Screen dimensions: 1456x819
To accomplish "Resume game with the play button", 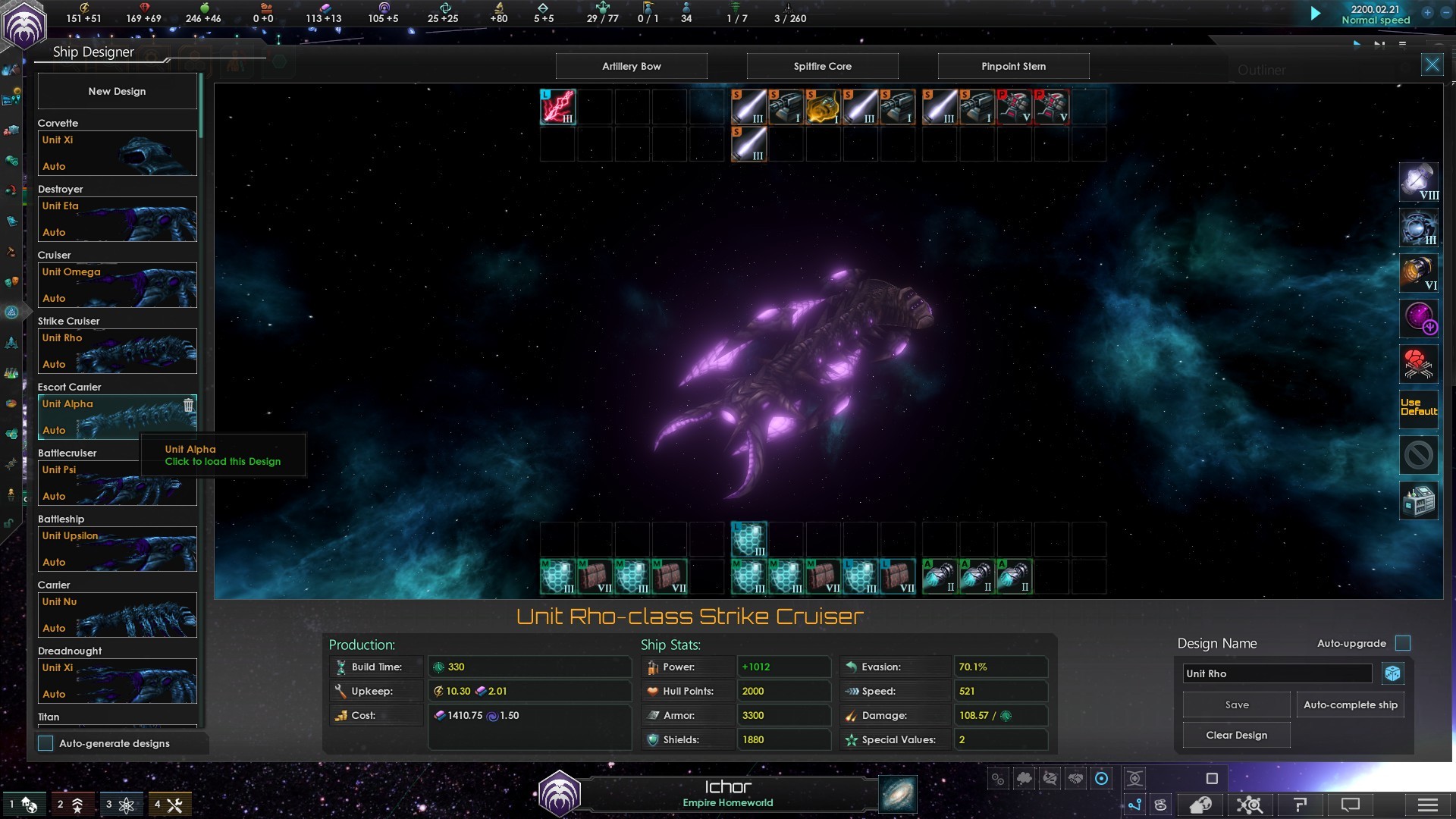I will [x=1316, y=14].
